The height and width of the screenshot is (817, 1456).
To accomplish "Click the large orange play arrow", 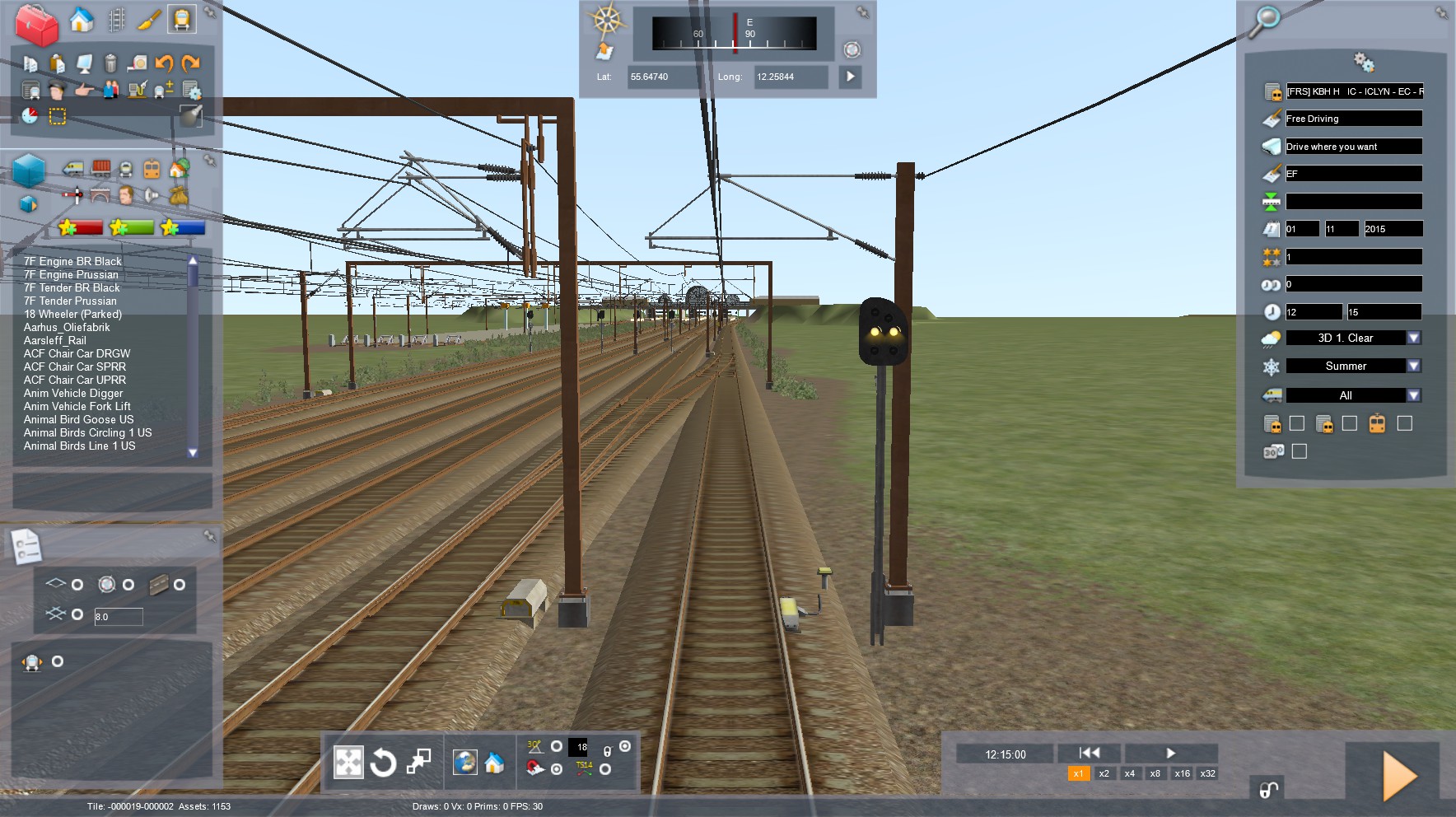I will click(1398, 775).
